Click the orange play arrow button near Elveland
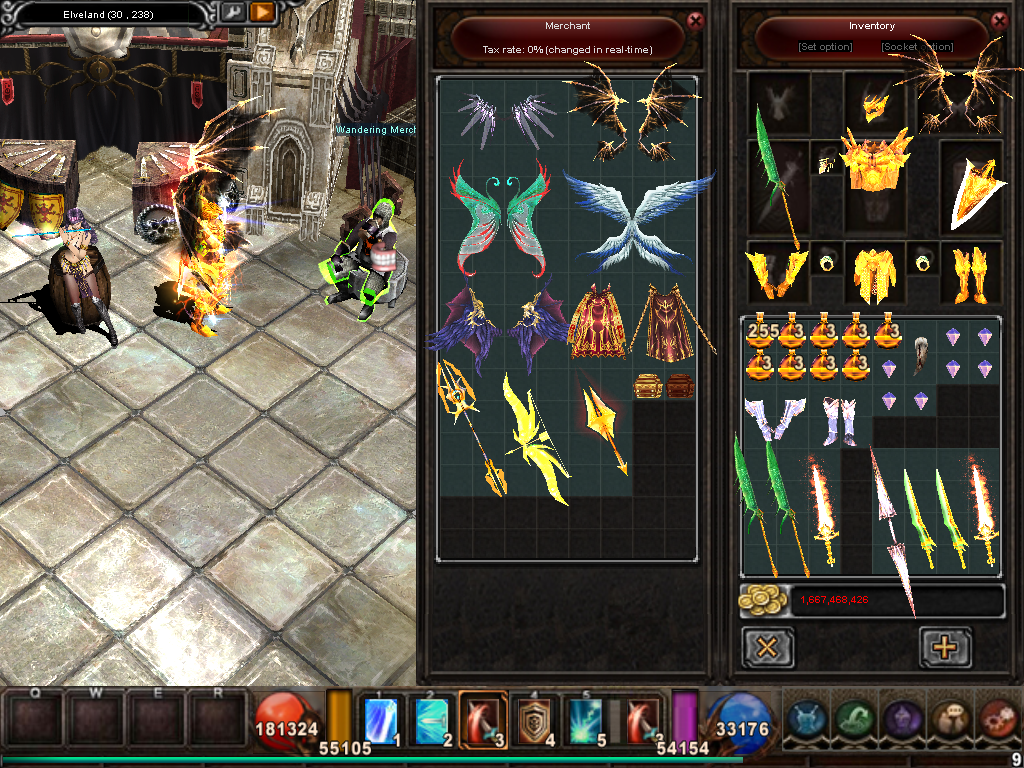The height and width of the screenshot is (768, 1024). [262, 12]
